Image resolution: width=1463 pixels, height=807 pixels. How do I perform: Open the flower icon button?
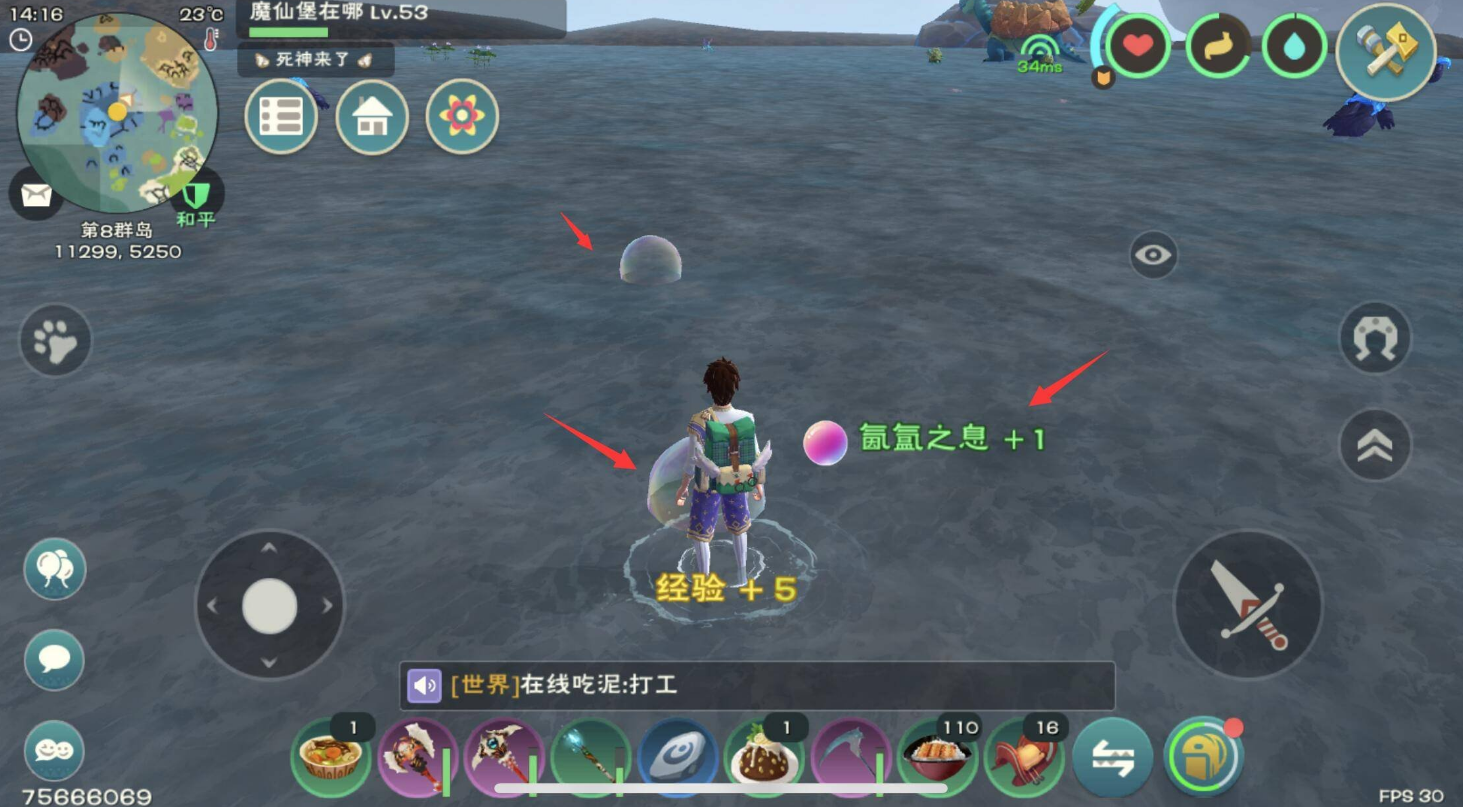[462, 117]
